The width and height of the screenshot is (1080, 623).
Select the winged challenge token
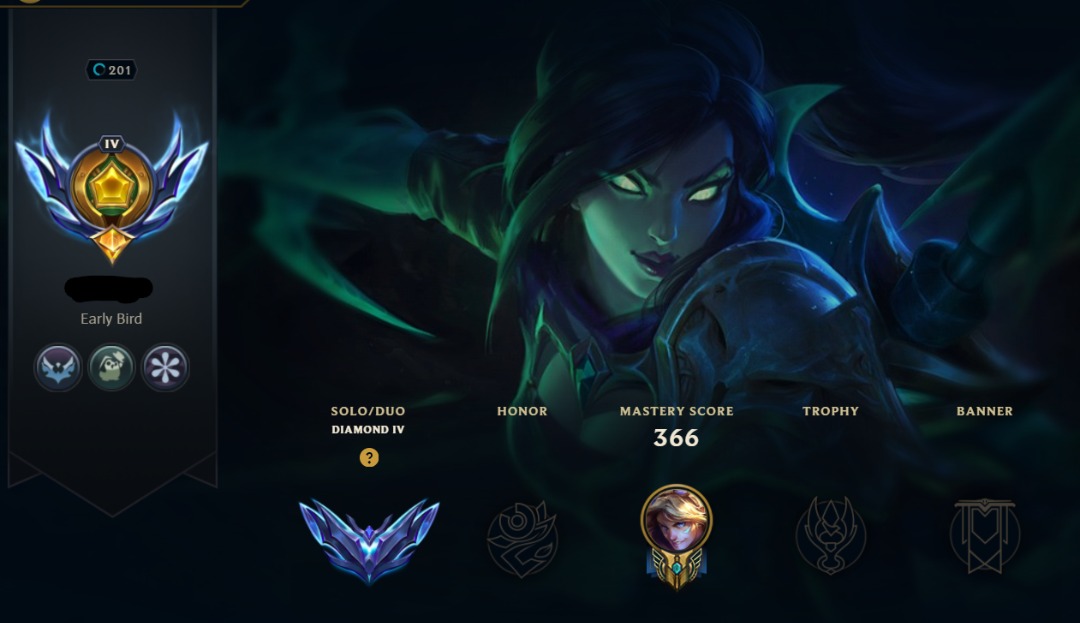pyautogui.click(x=58, y=368)
